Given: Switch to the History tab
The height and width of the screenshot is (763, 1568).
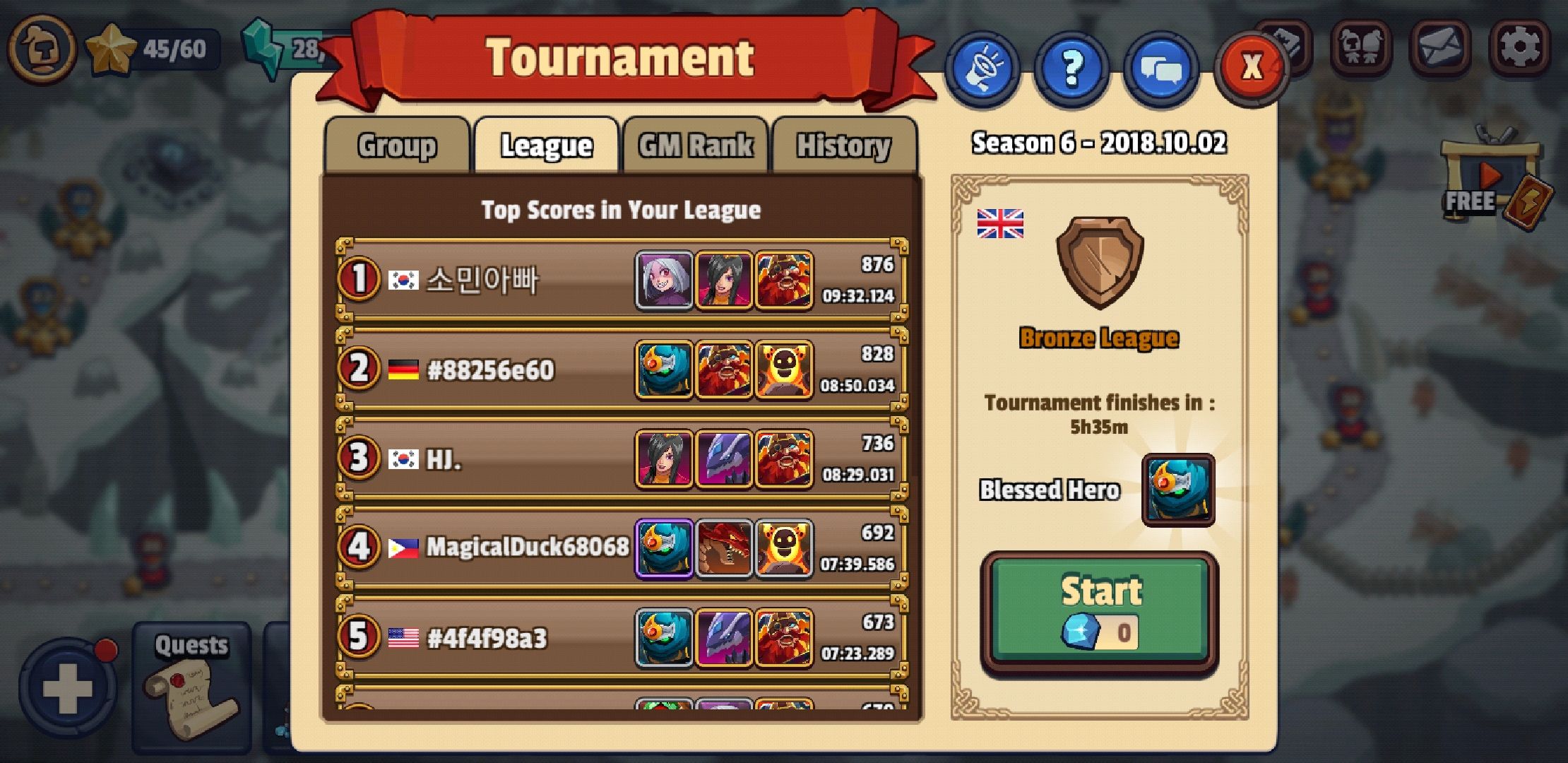Looking at the screenshot, I should pyautogui.click(x=845, y=145).
